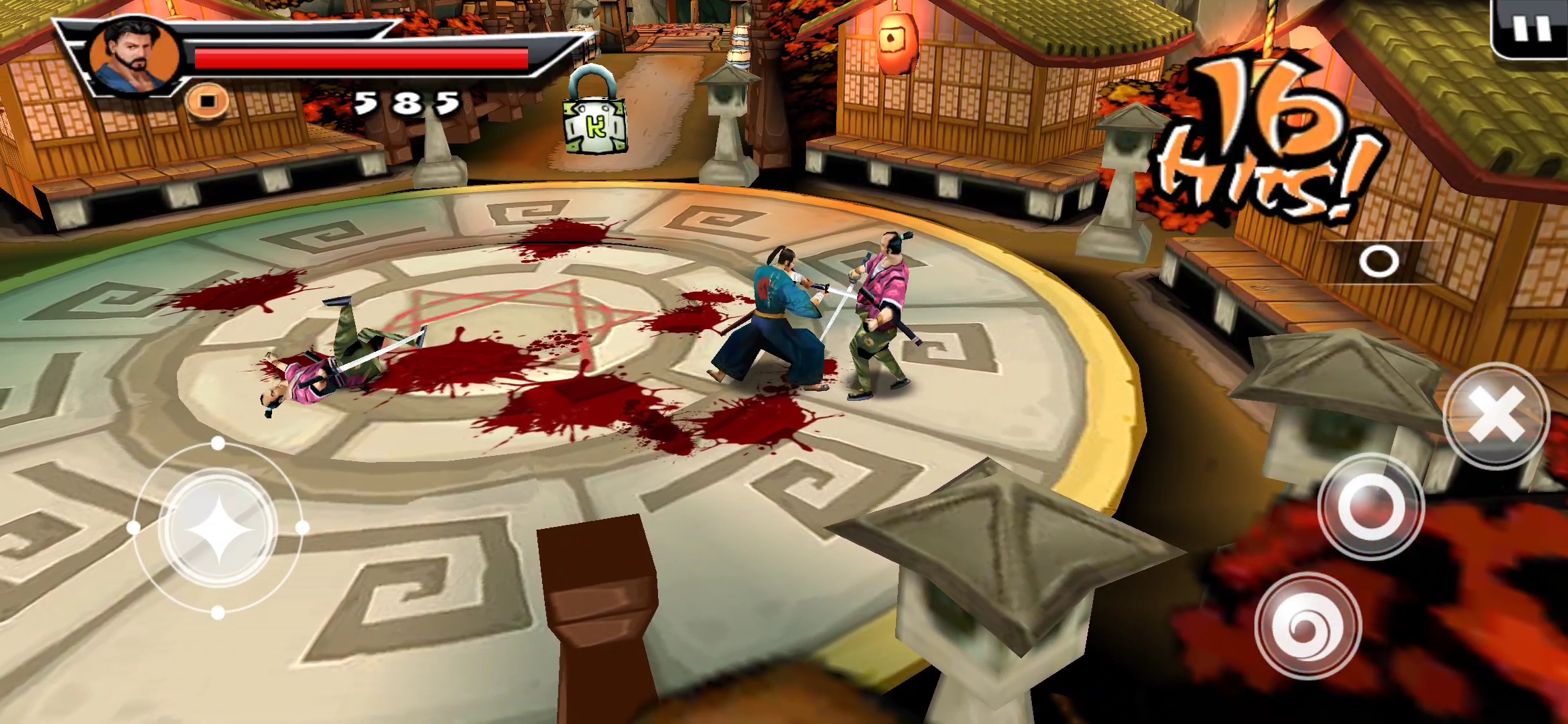This screenshot has height=724, width=1568.
Task: Tap the X attack button
Action: pos(1495,416)
